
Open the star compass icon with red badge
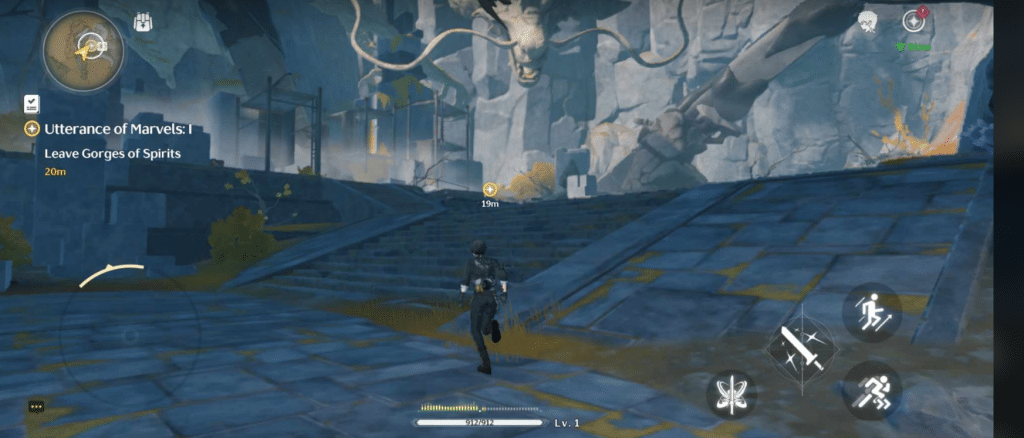(x=914, y=21)
